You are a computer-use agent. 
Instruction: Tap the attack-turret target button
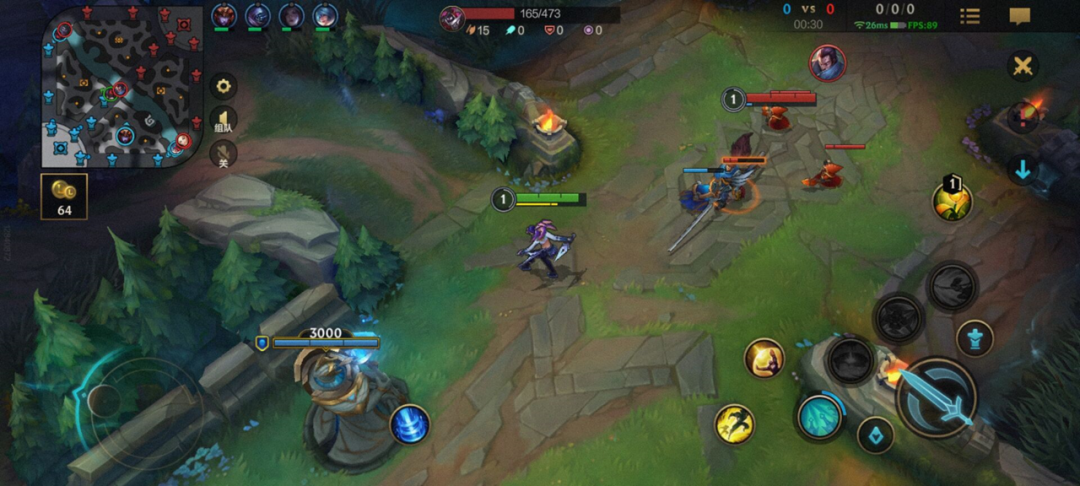click(x=974, y=338)
